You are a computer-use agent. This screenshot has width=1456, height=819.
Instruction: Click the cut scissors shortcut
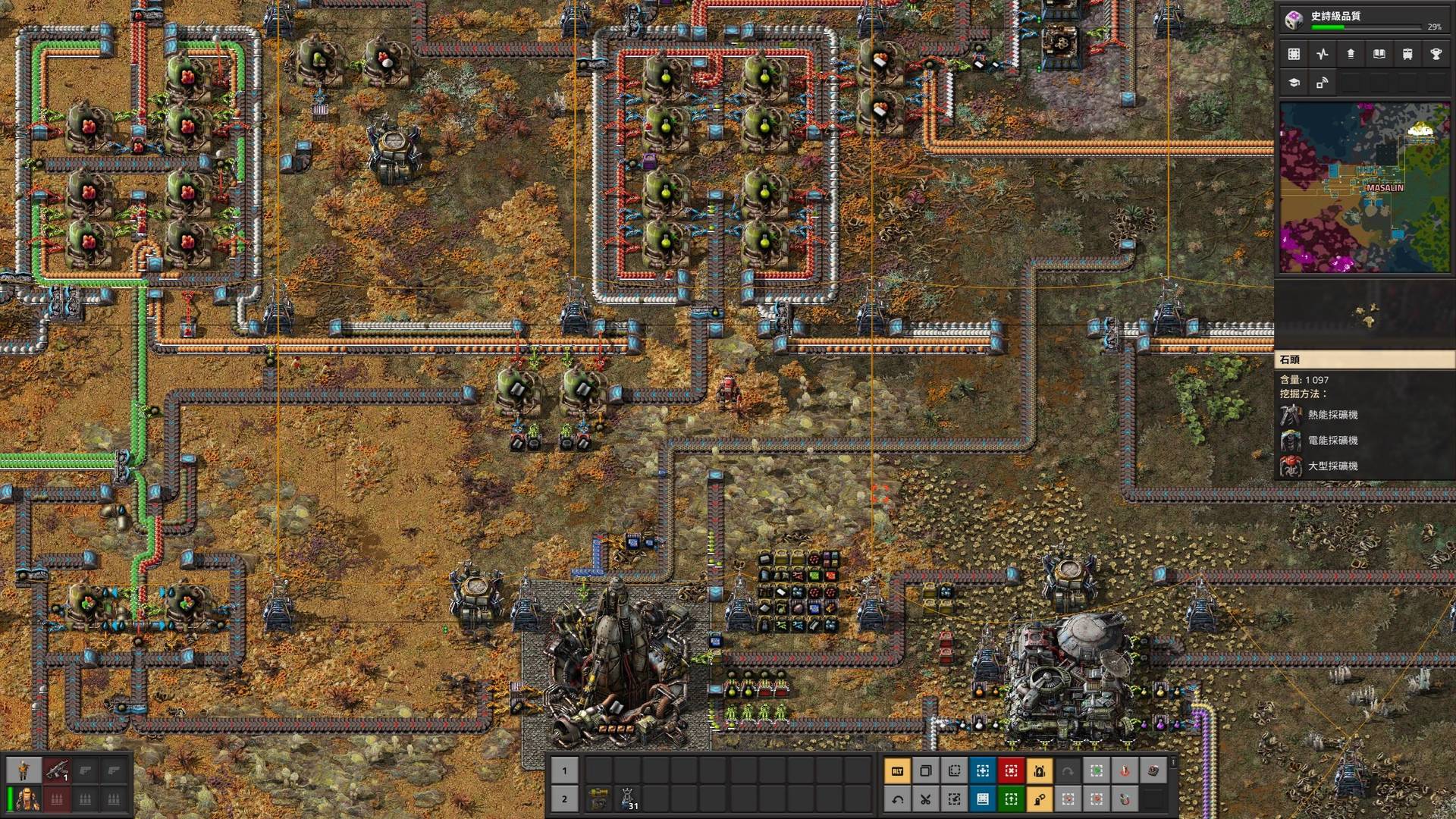click(x=926, y=799)
